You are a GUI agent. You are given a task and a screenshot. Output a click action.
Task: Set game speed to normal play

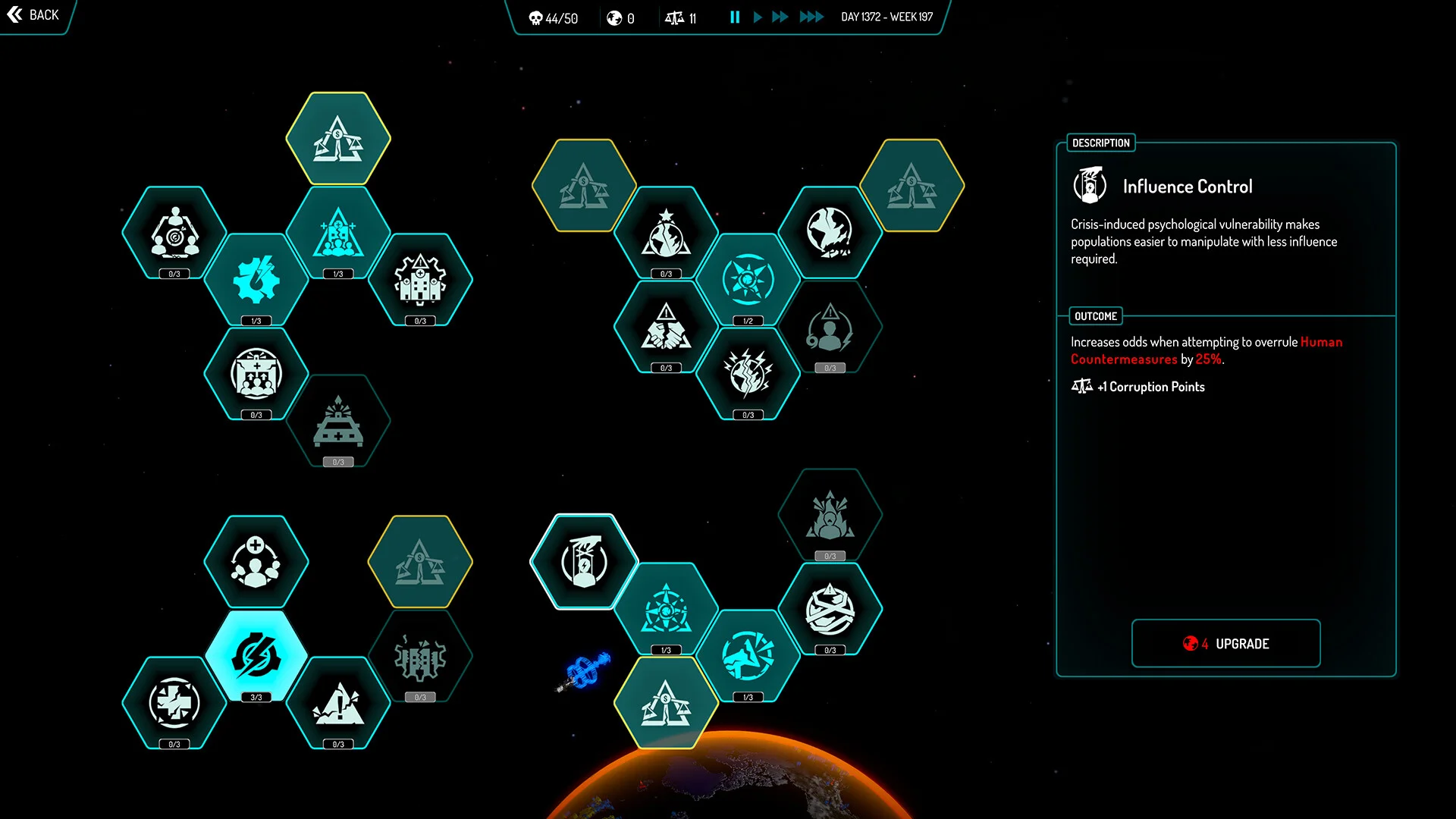[x=758, y=17]
